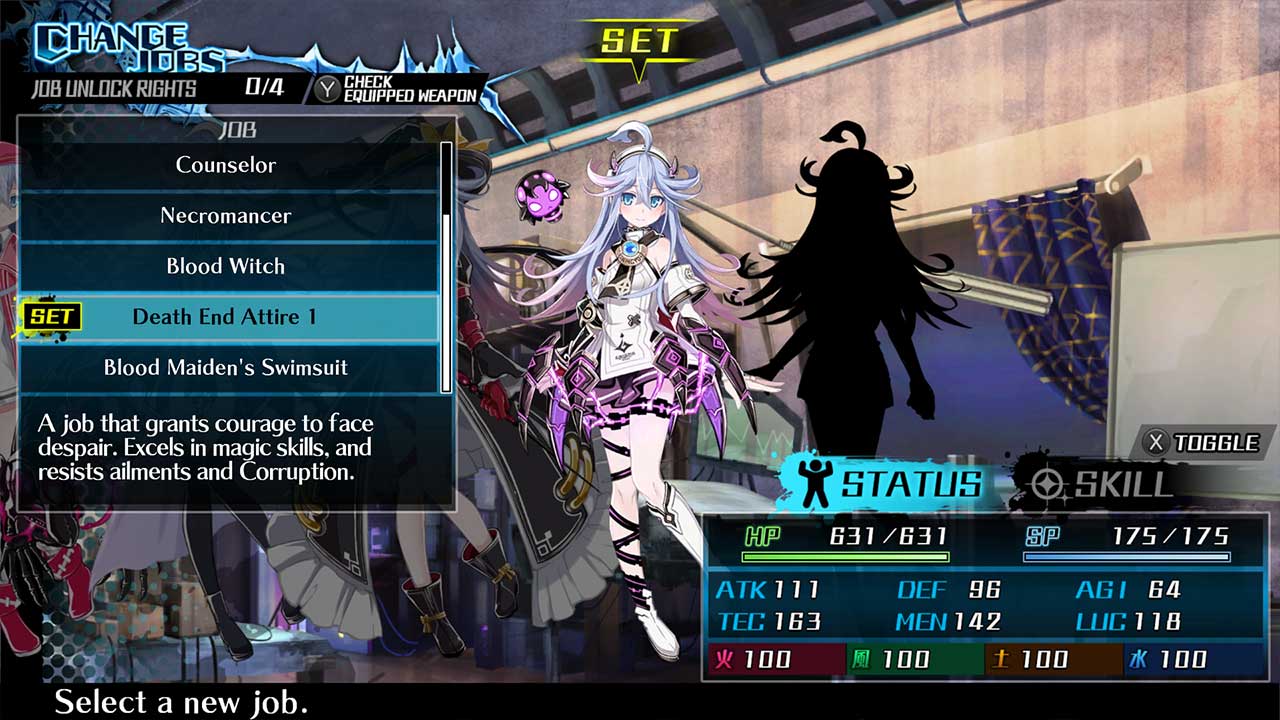Screen dimensions: 1280x720
Task: Select the Necromancer job
Action: pos(225,215)
